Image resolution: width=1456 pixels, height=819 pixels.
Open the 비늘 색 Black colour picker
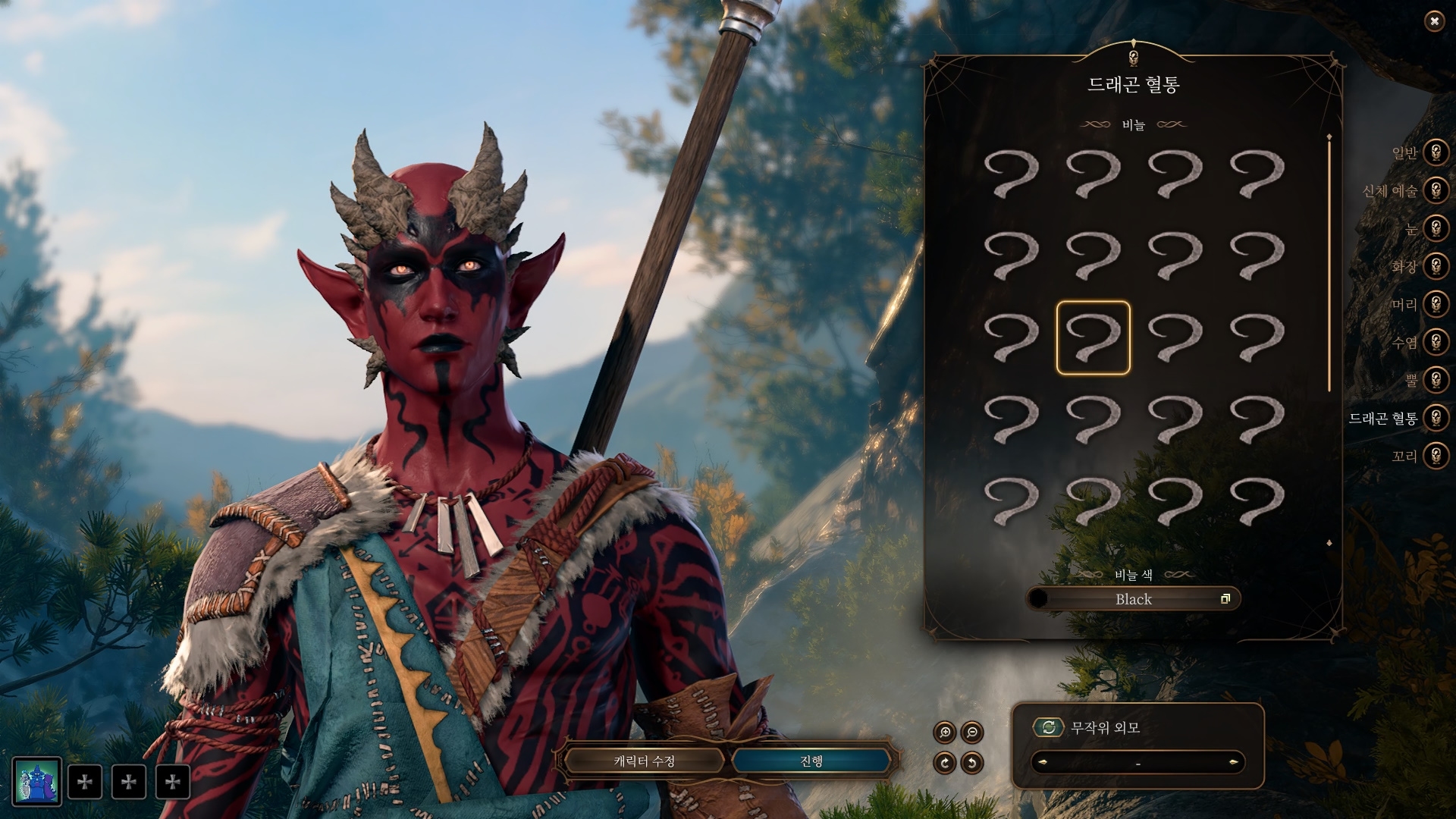pos(1133,599)
